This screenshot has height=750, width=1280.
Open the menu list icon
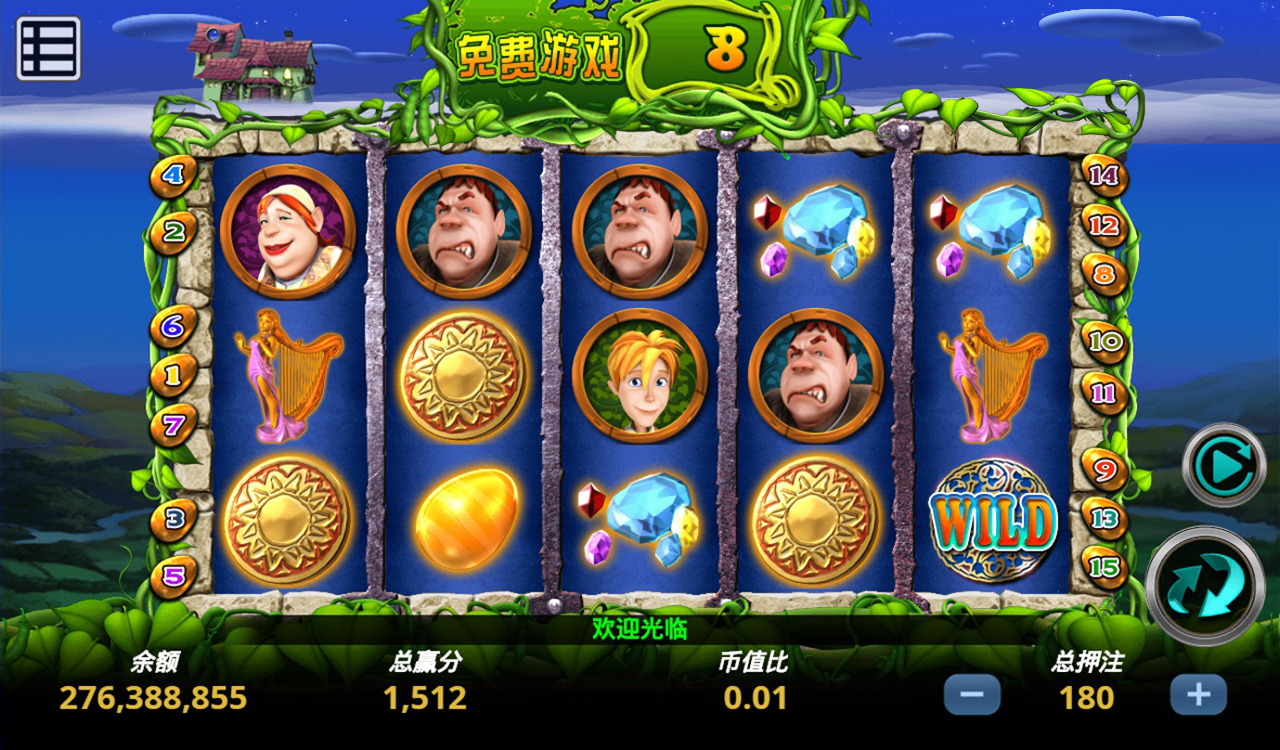tap(48, 48)
